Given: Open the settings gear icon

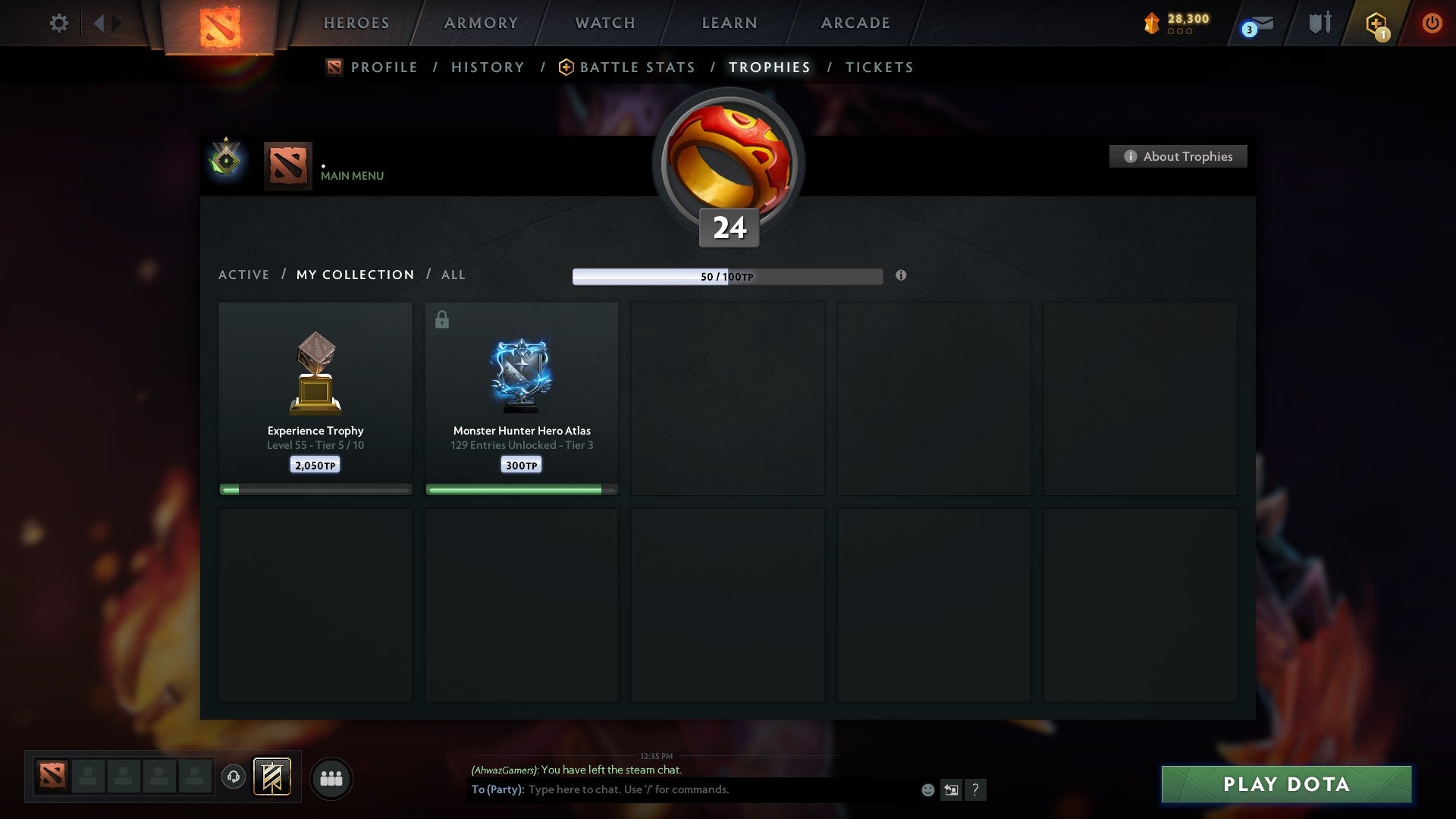Looking at the screenshot, I should [58, 23].
